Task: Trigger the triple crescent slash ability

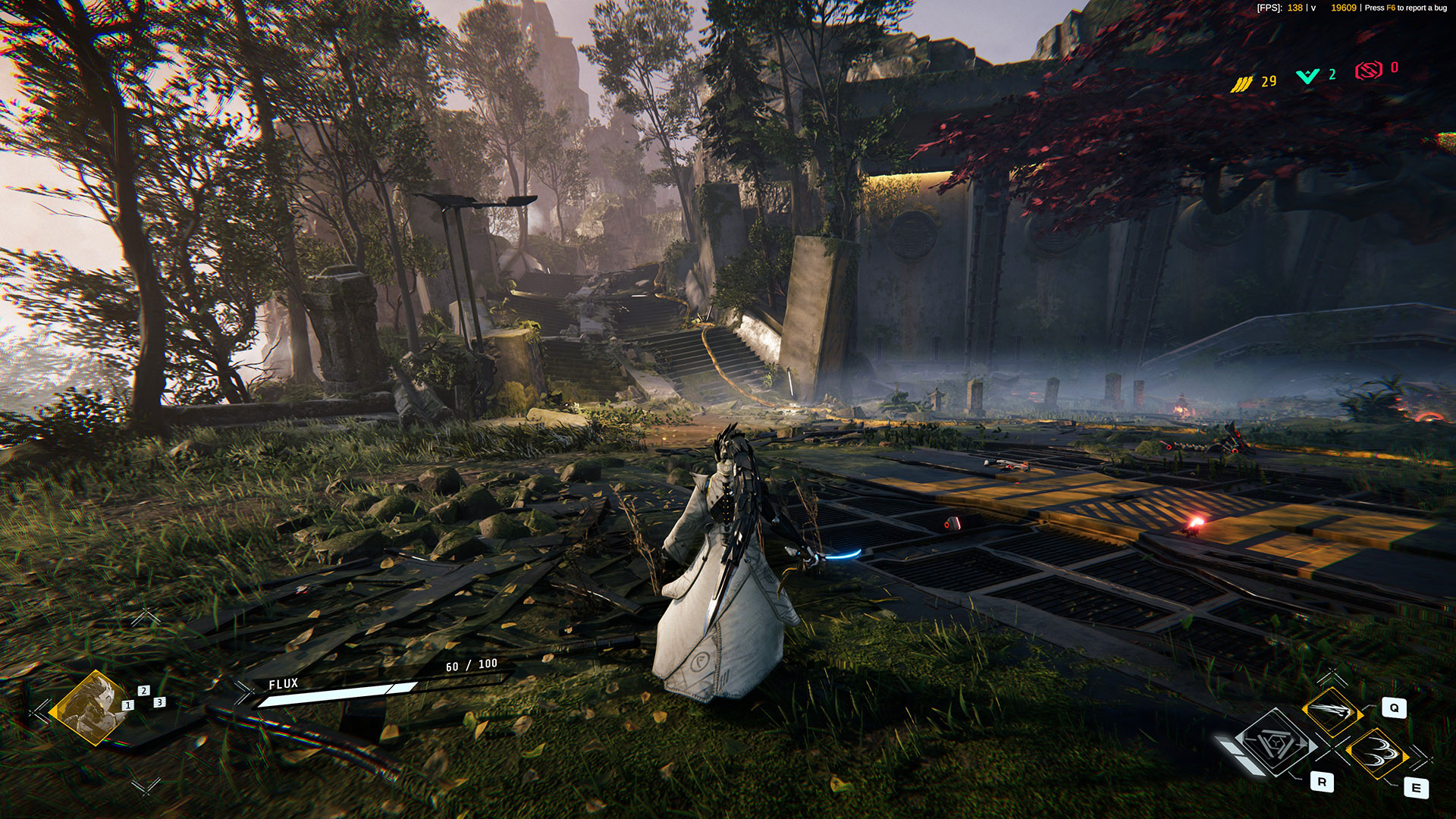Action: pos(1376,753)
